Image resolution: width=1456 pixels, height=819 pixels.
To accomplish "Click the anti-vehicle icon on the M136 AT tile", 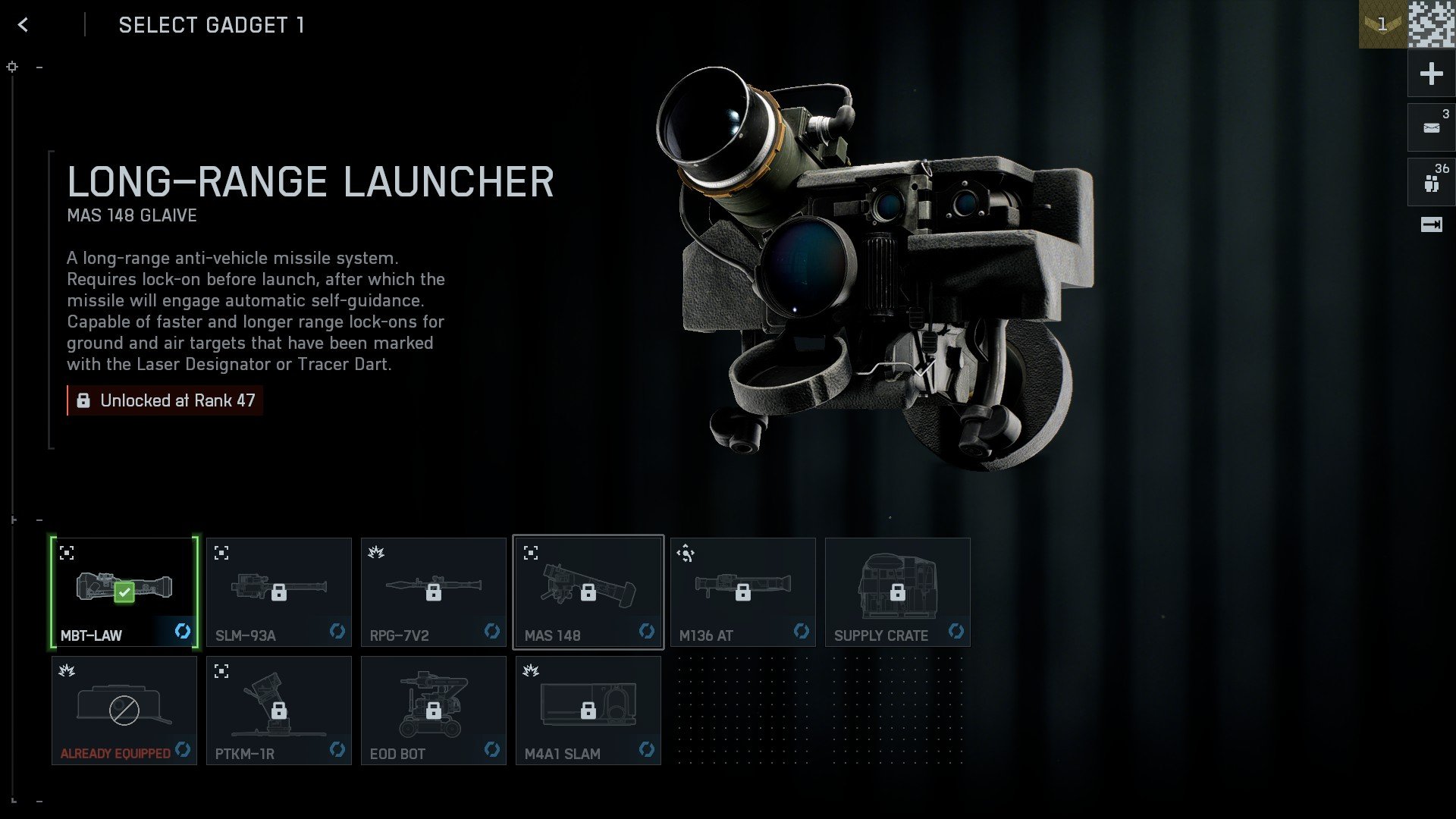I will 686,553.
